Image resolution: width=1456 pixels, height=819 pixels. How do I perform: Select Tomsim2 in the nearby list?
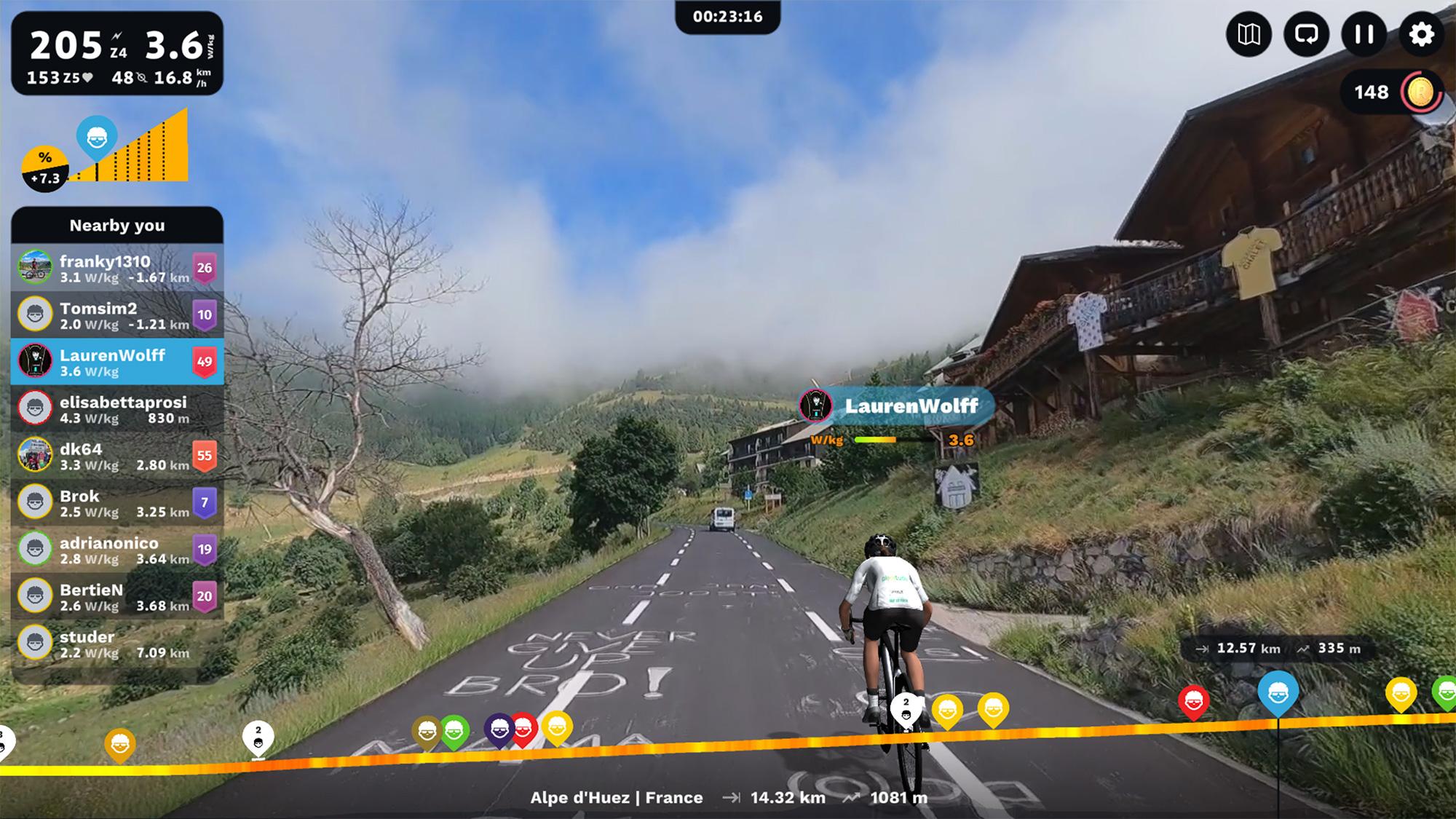[117, 315]
